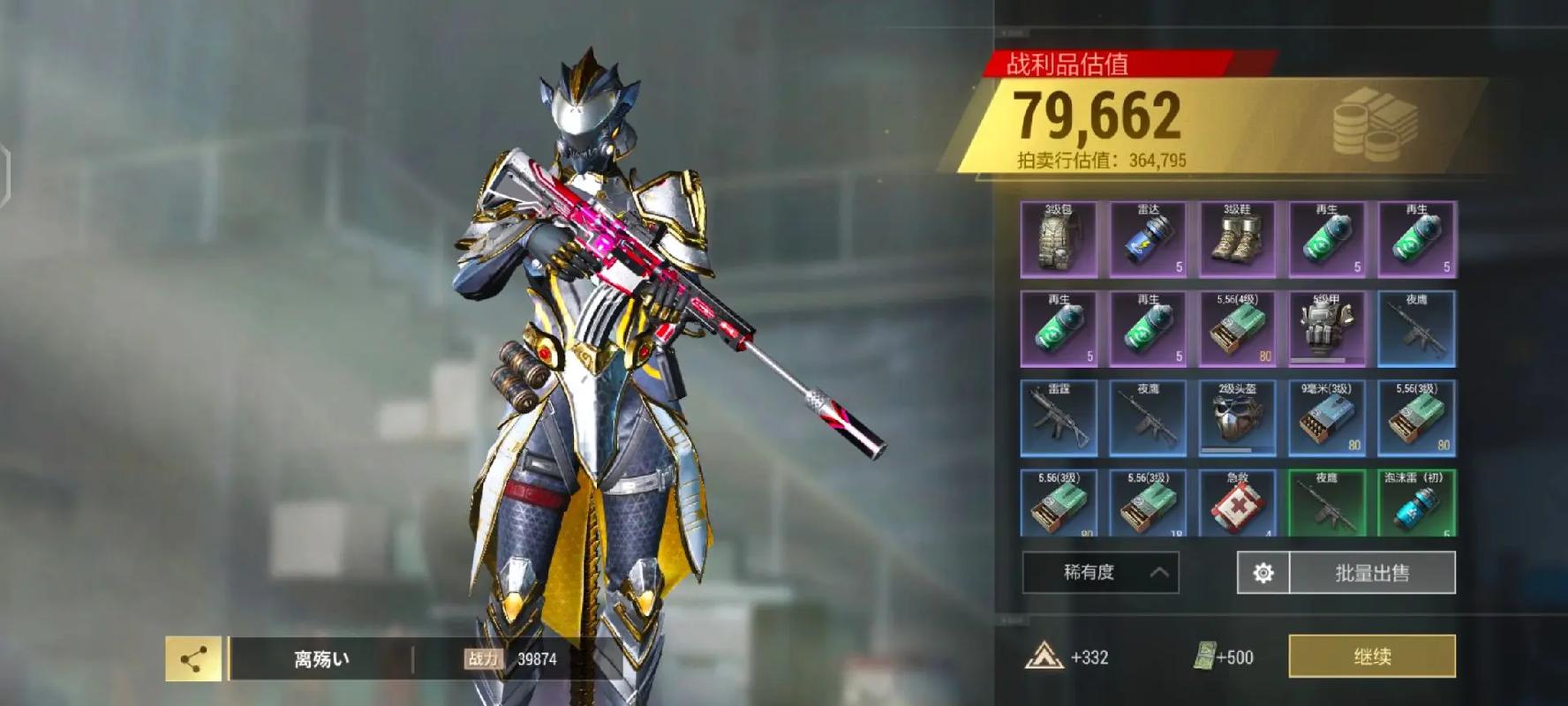1568x706 pixels.
Task: Expand the 稀有度 rarity sort dropdown
Action: pos(1100,573)
